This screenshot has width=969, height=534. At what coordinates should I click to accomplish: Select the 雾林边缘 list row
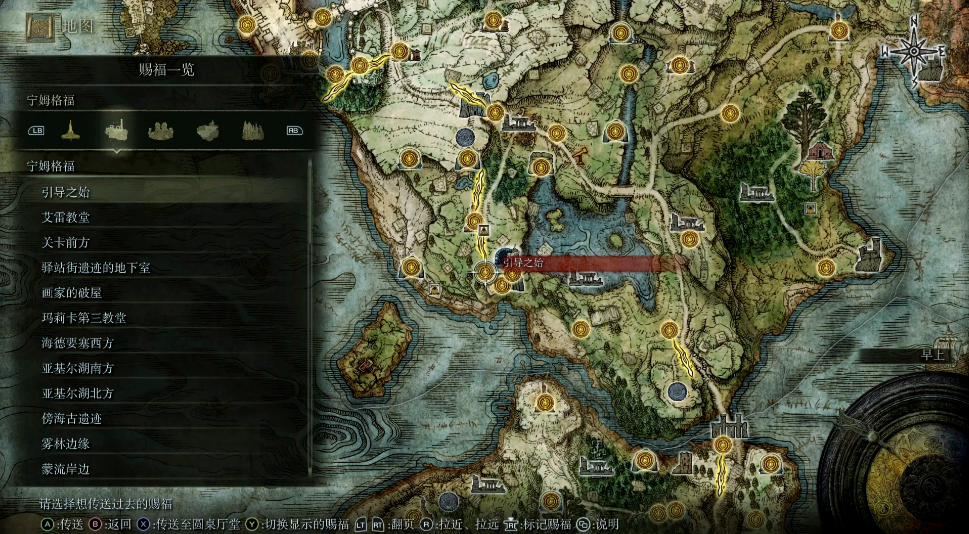tap(160, 443)
